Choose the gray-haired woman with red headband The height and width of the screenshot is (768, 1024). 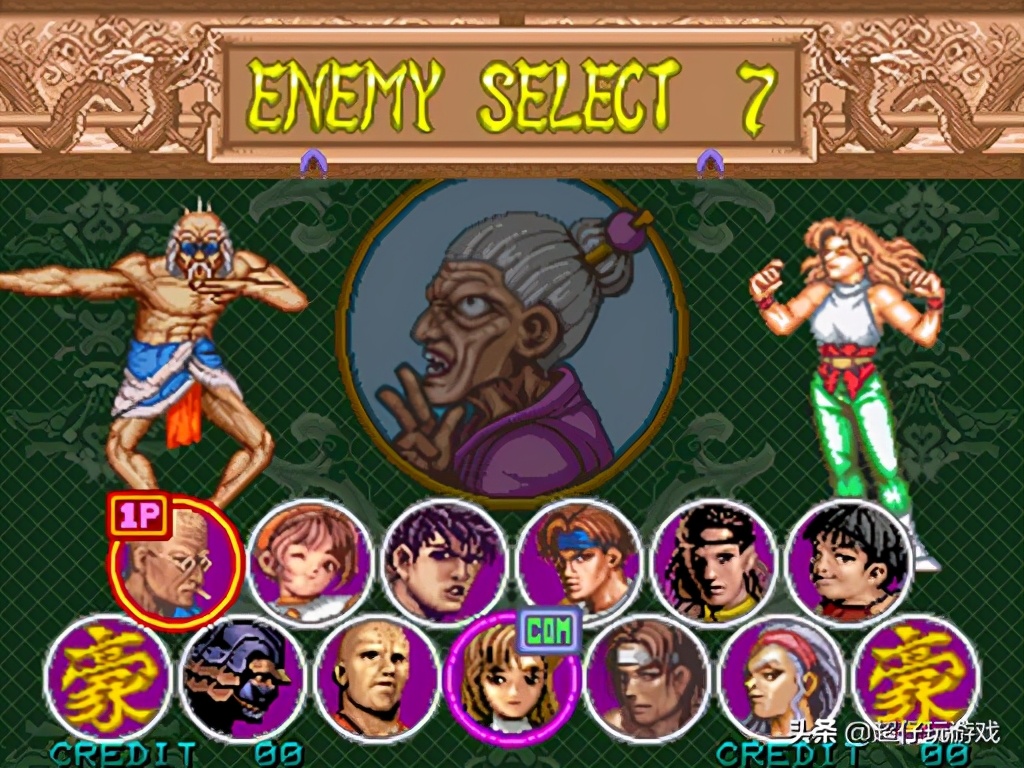point(781,678)
